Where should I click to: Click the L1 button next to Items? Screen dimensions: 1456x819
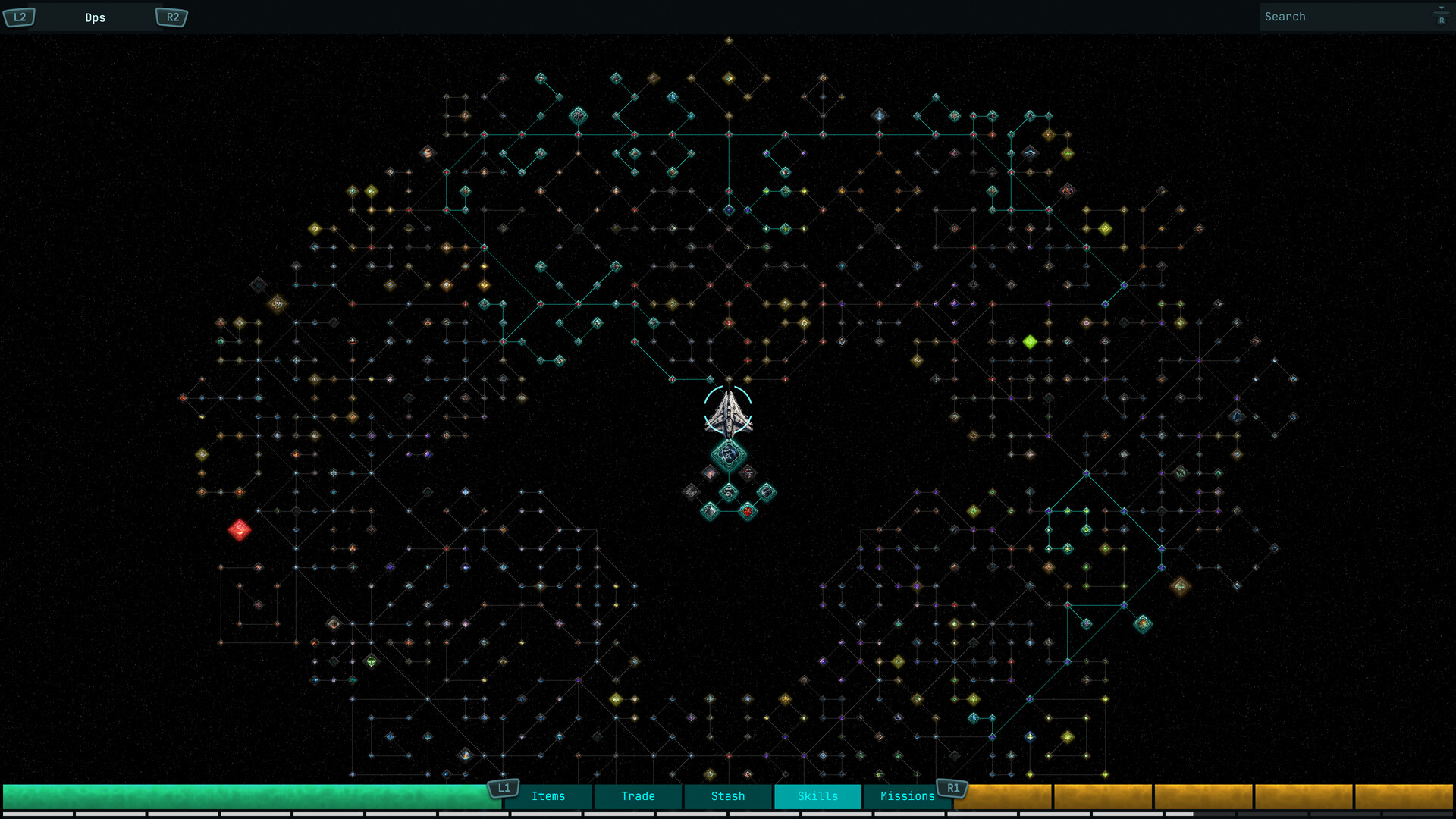(x=503, y=788)
